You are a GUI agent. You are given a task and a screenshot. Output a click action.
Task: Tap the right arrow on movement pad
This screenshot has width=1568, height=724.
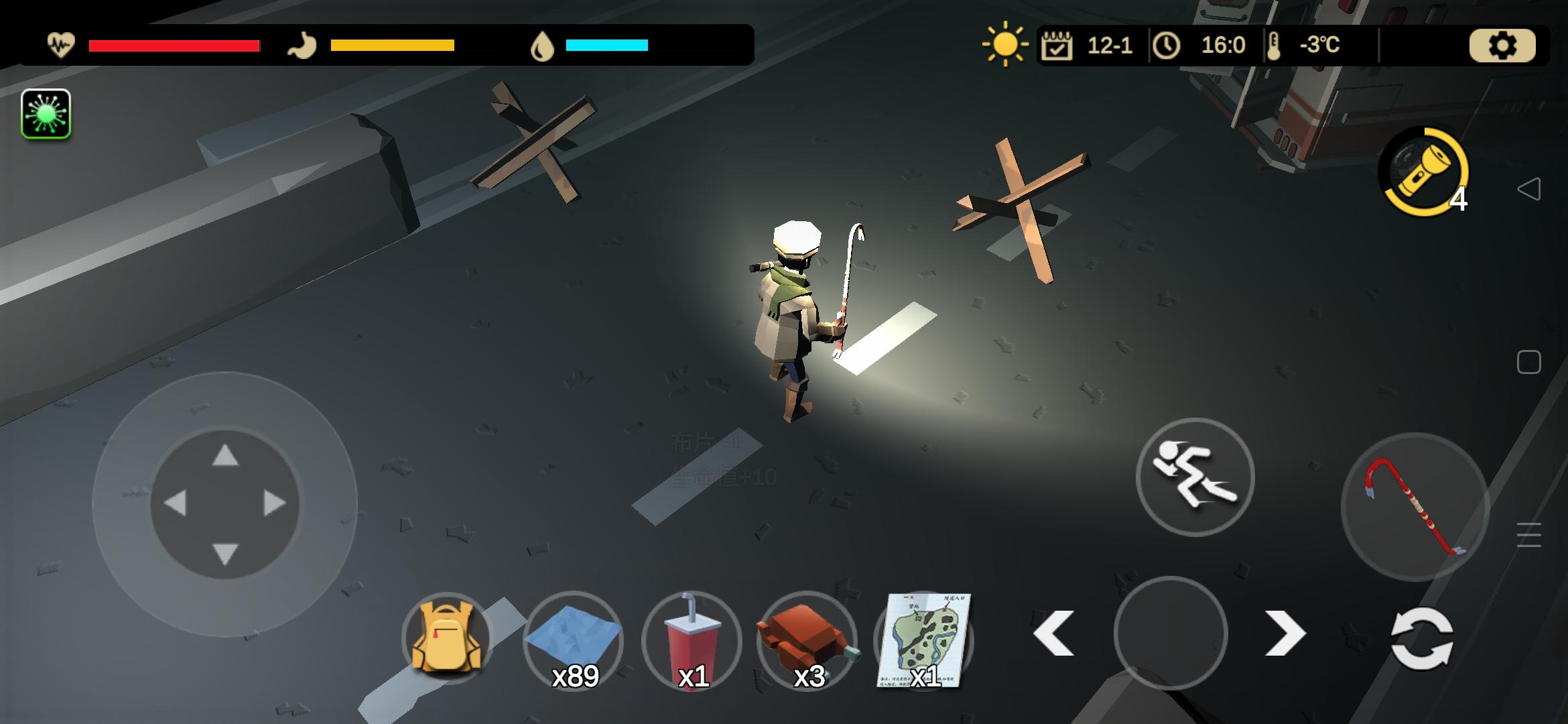click(275, 503)
